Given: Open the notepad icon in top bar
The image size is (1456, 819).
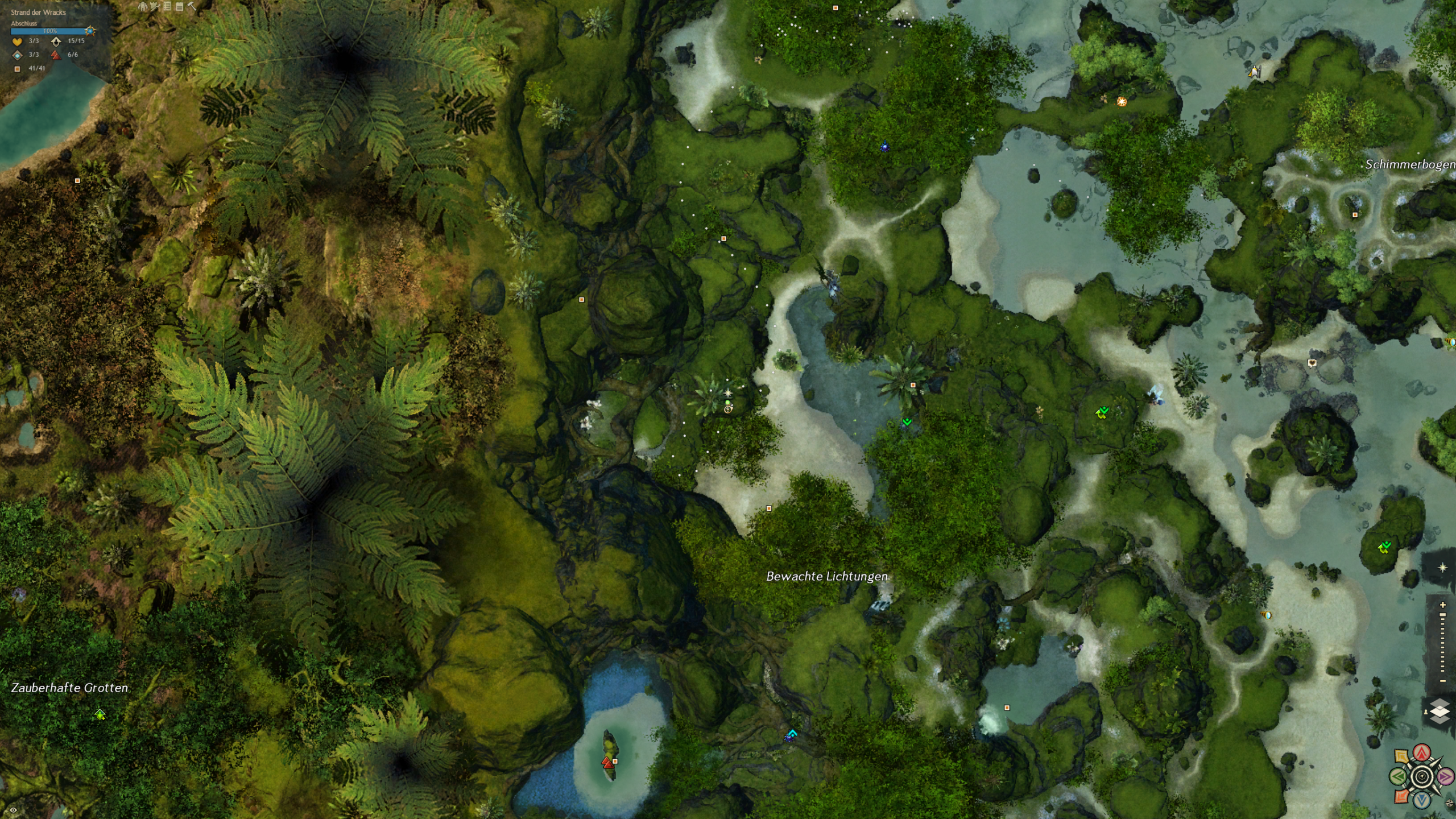Looking at the screenshot, I should pyautogui.click(x=180, y=7).
